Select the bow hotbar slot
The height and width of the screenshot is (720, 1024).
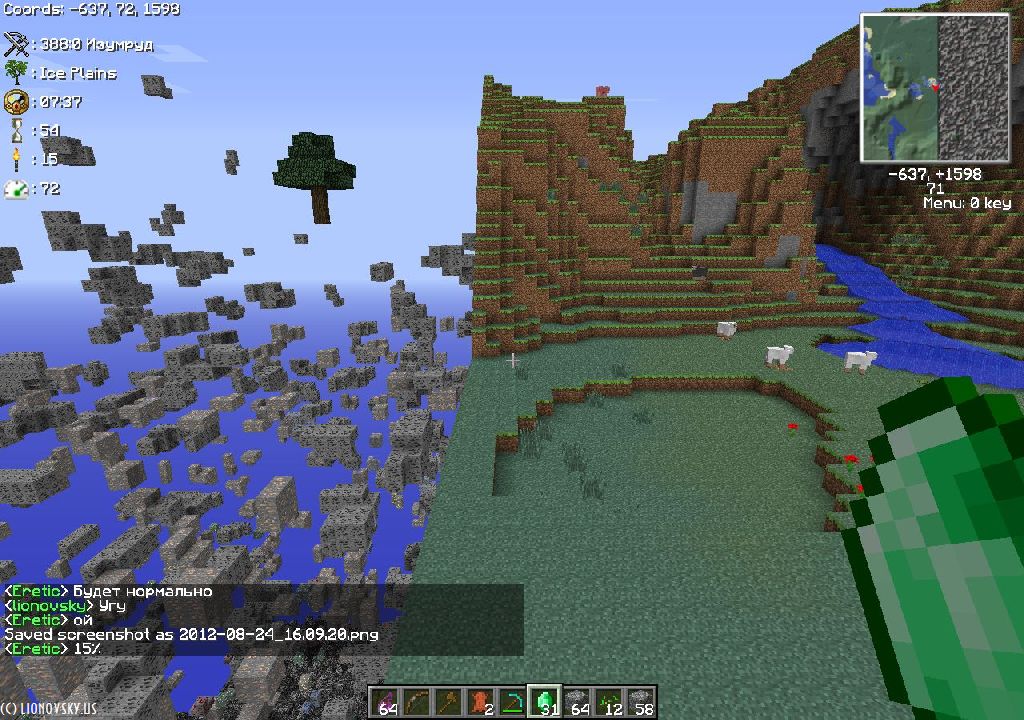click(415, 701)
